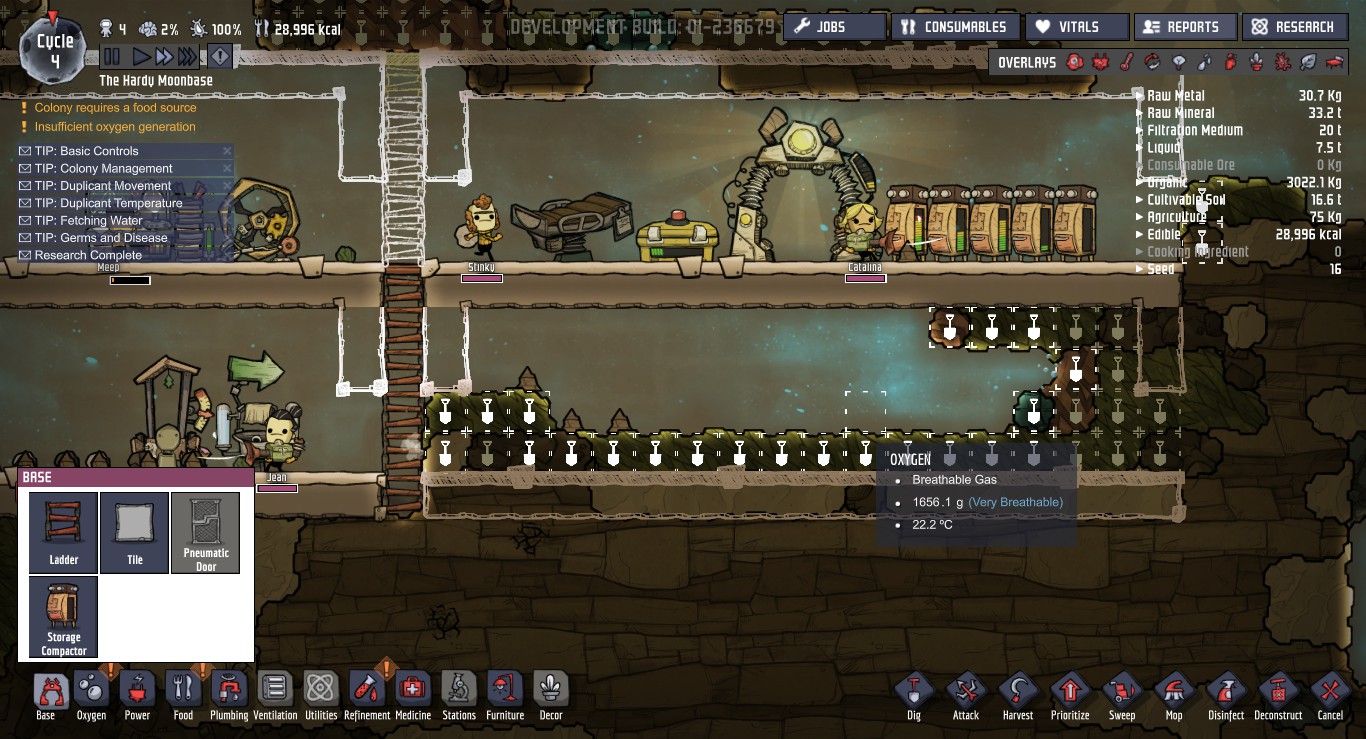Toggle the Oxygen overlay
The height and width of the screenshot is (739, 1366).
pyautogui.click(x=1075, y=61)
